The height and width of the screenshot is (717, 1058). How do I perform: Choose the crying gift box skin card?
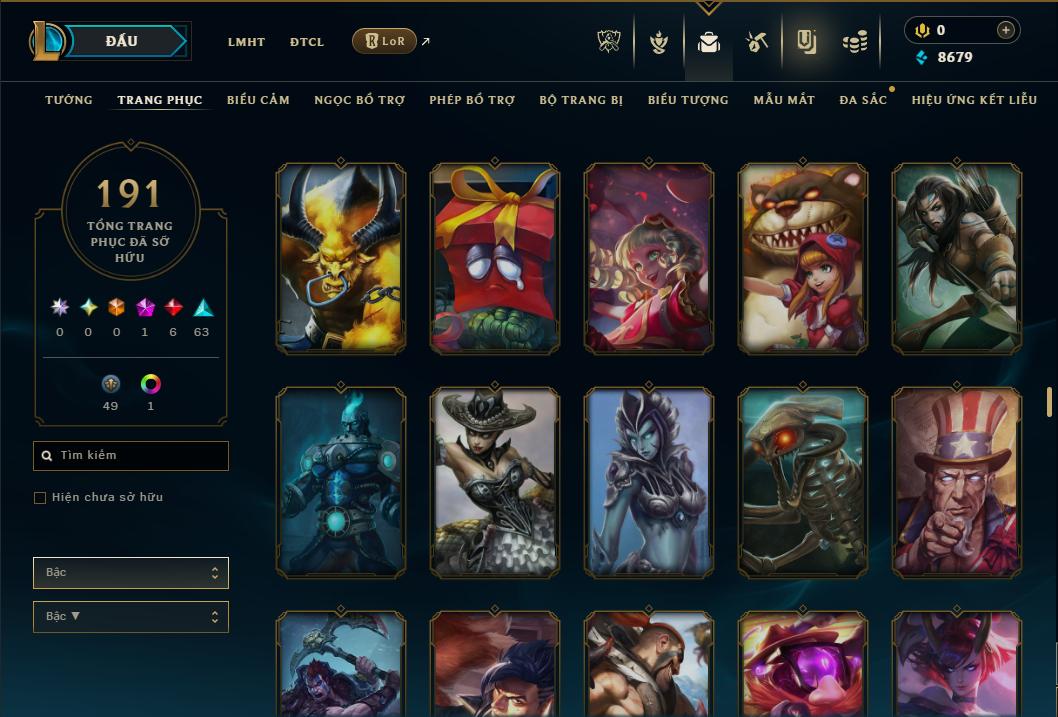[x=495, y=258]
